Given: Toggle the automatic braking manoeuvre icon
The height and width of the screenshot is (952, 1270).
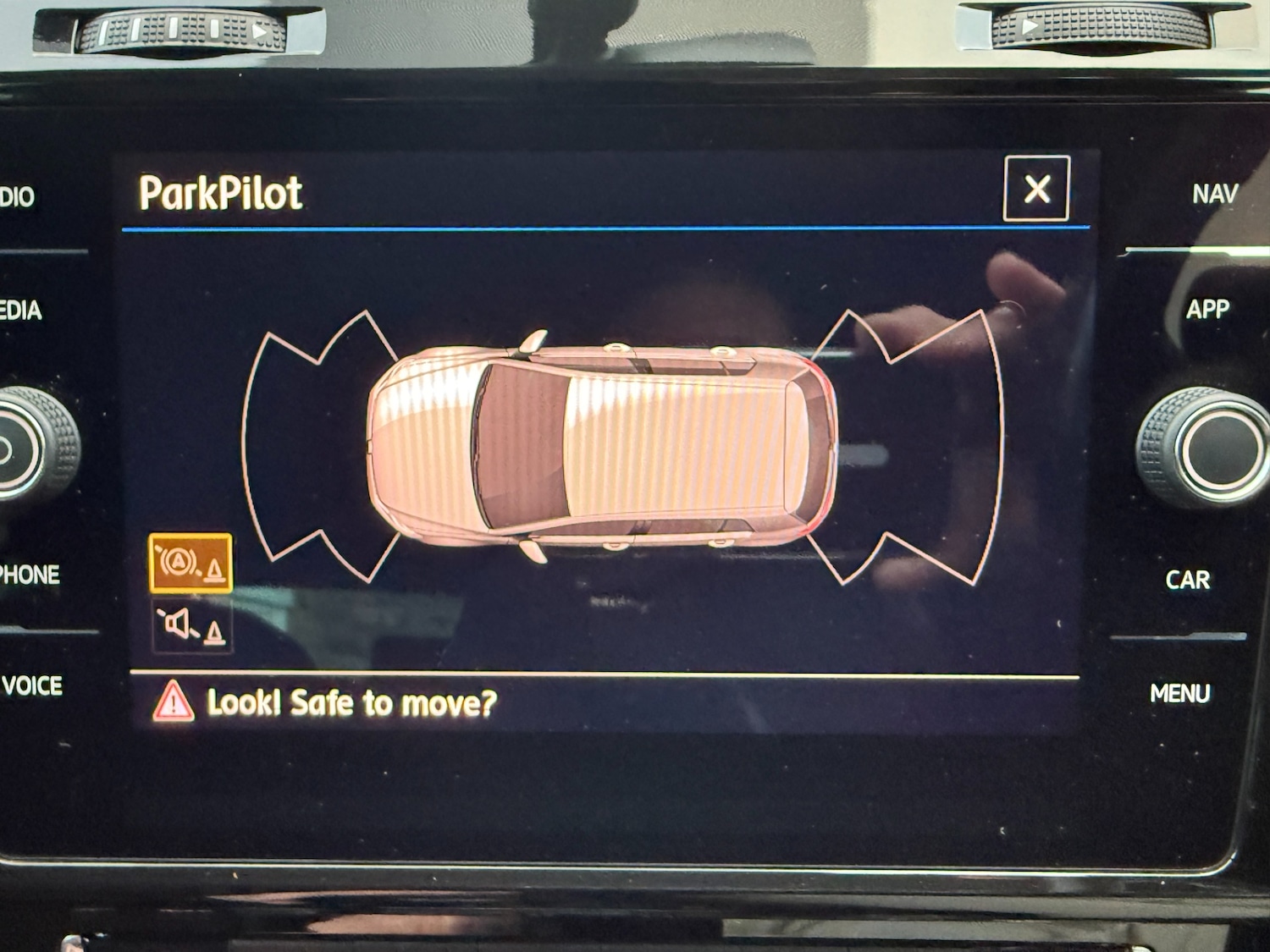Looking at the screenshot, I should [190, 563].
